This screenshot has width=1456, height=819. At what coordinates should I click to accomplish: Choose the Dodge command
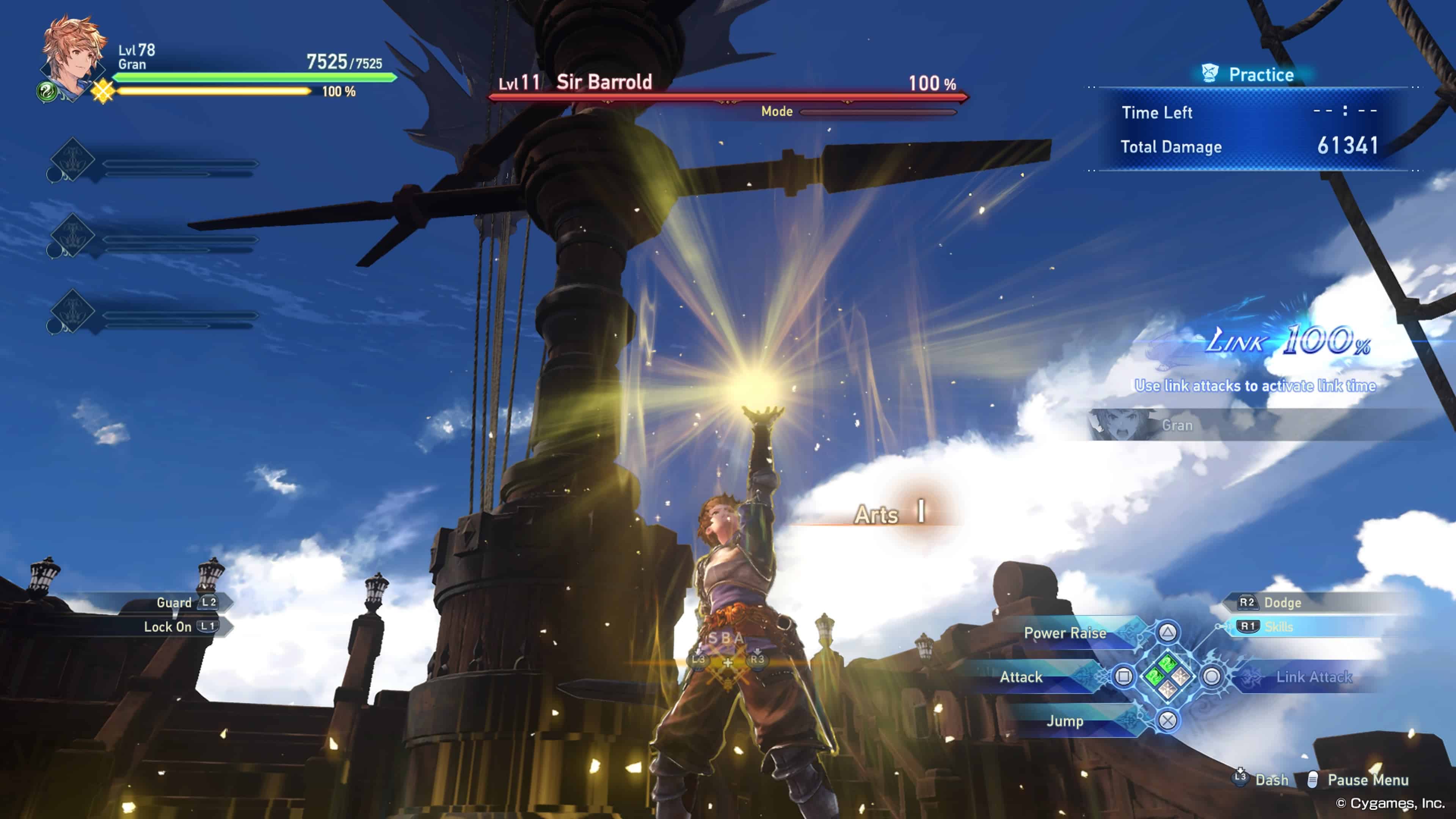coord(1282,602)
